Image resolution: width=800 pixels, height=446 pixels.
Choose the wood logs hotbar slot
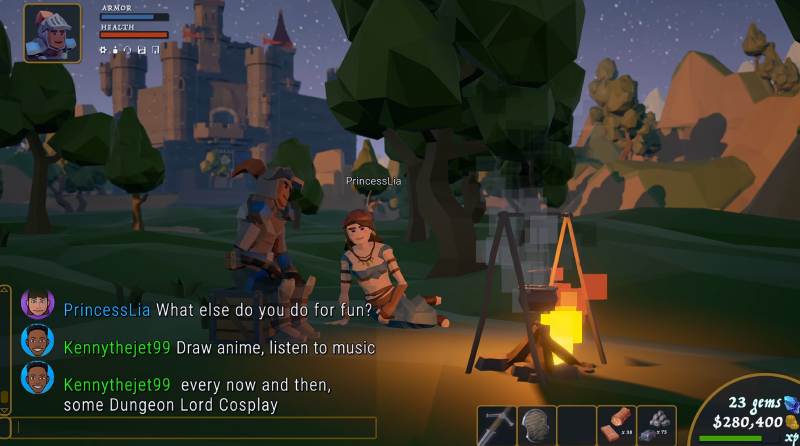[616, 425]
